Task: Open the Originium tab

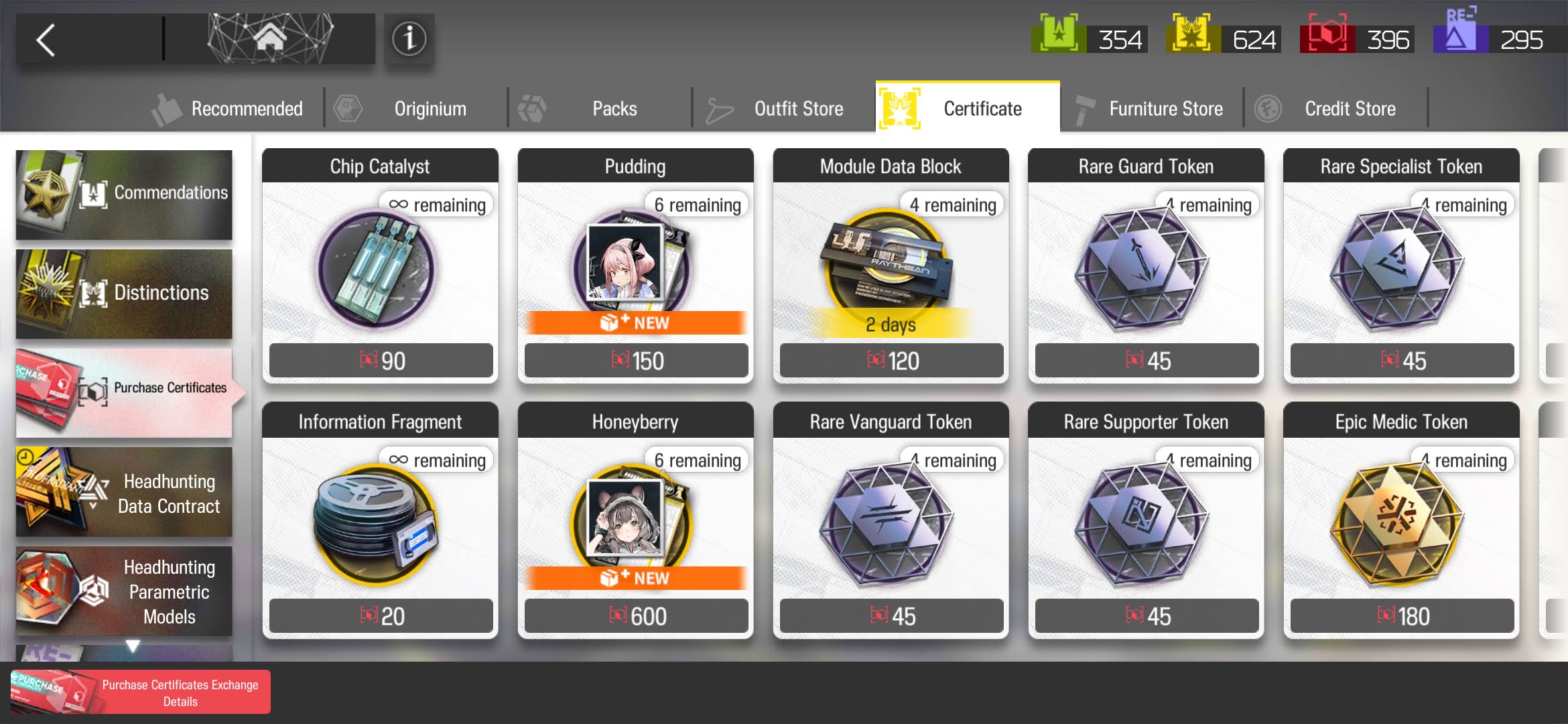Action: coord(415,109)
